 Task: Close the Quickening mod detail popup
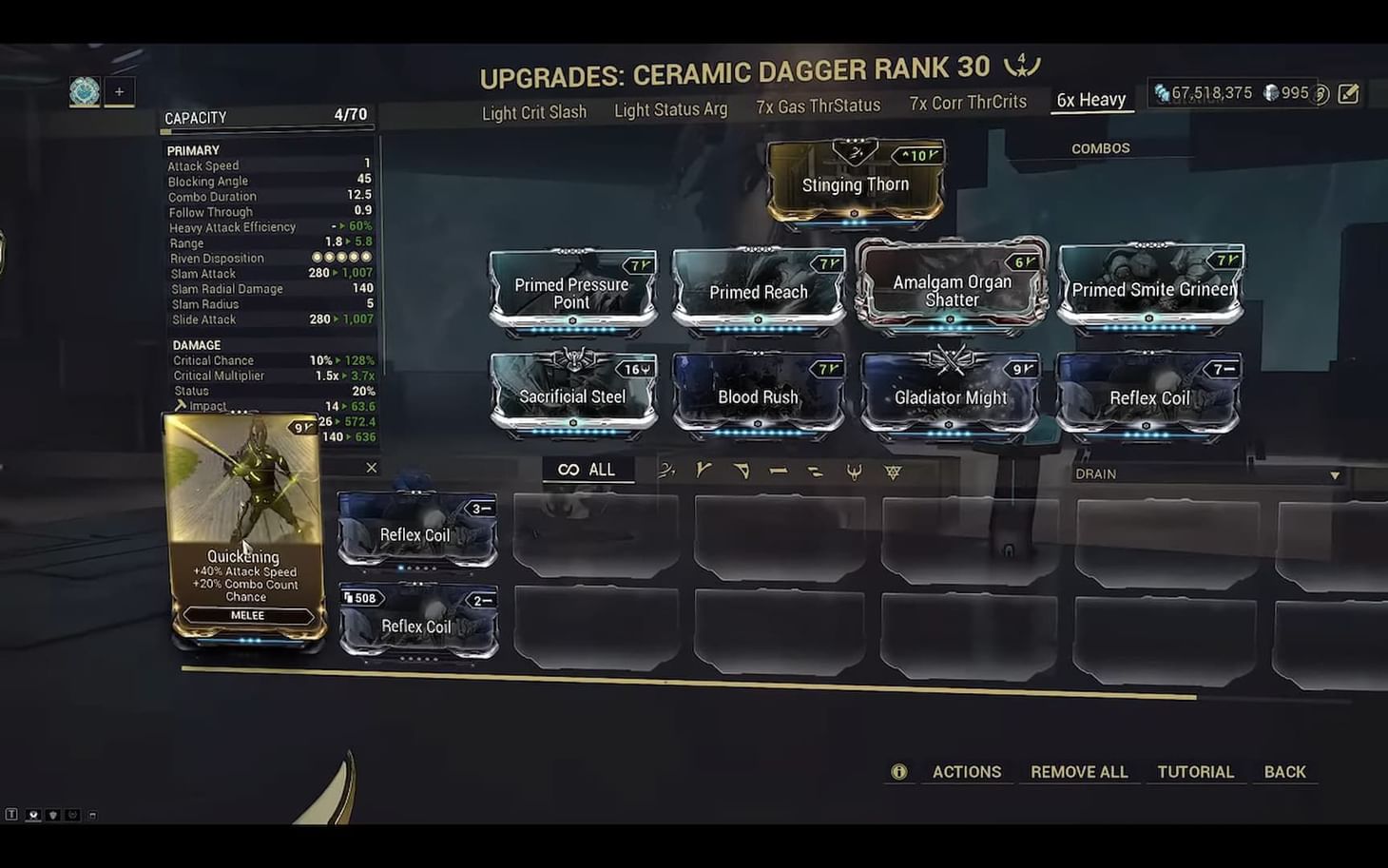click(371, 468)
